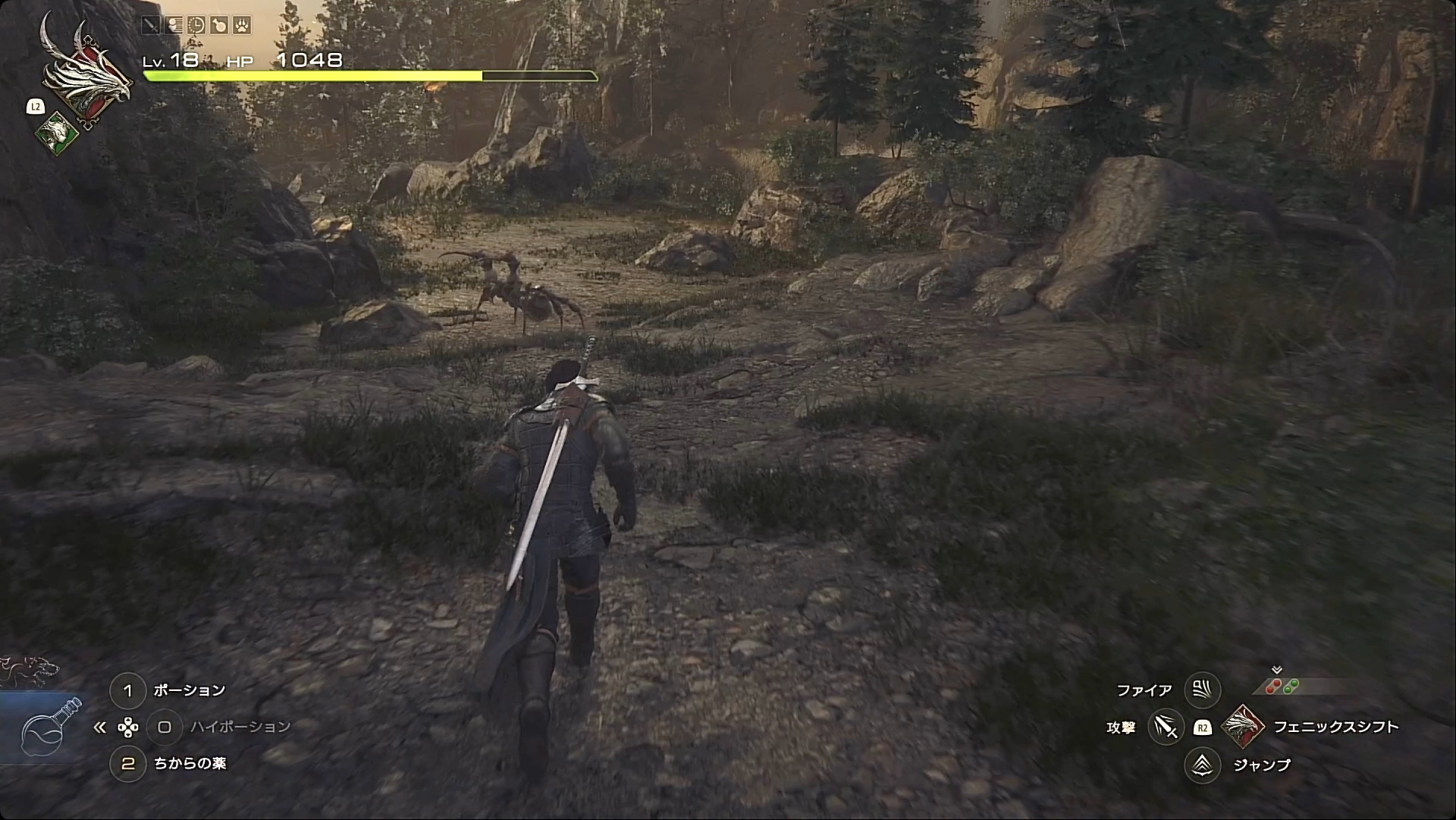Screen dimensions: 1456x820
Task: Toggle the red indicator dot near Phoenix Shift
Action: point(1273,686)
